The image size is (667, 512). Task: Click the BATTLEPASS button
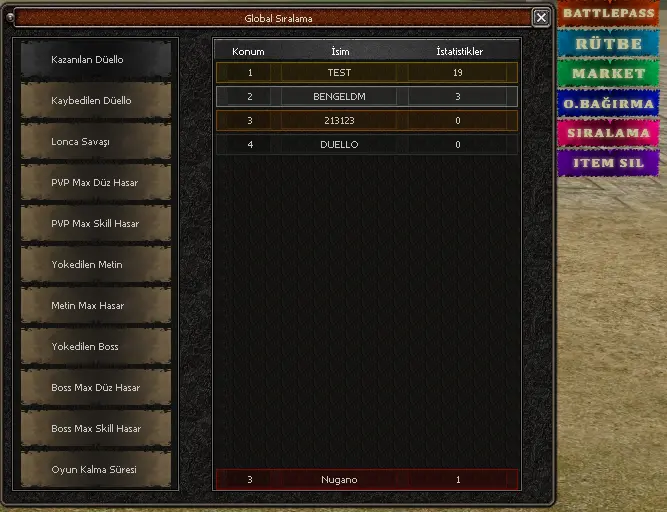tap(607, 13)
